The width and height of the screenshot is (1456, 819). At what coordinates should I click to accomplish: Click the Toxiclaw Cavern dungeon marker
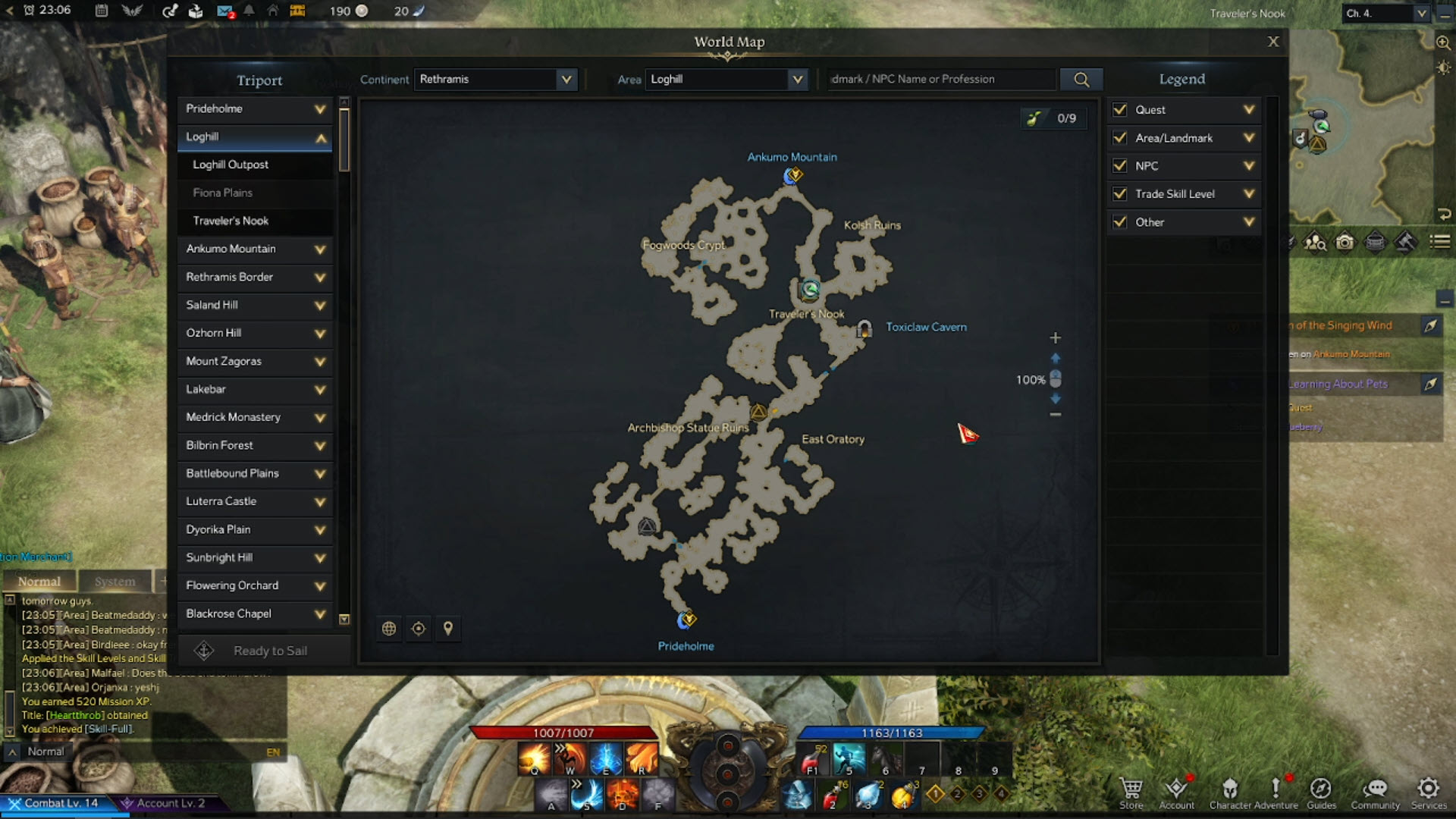click(x=864, y=328)
